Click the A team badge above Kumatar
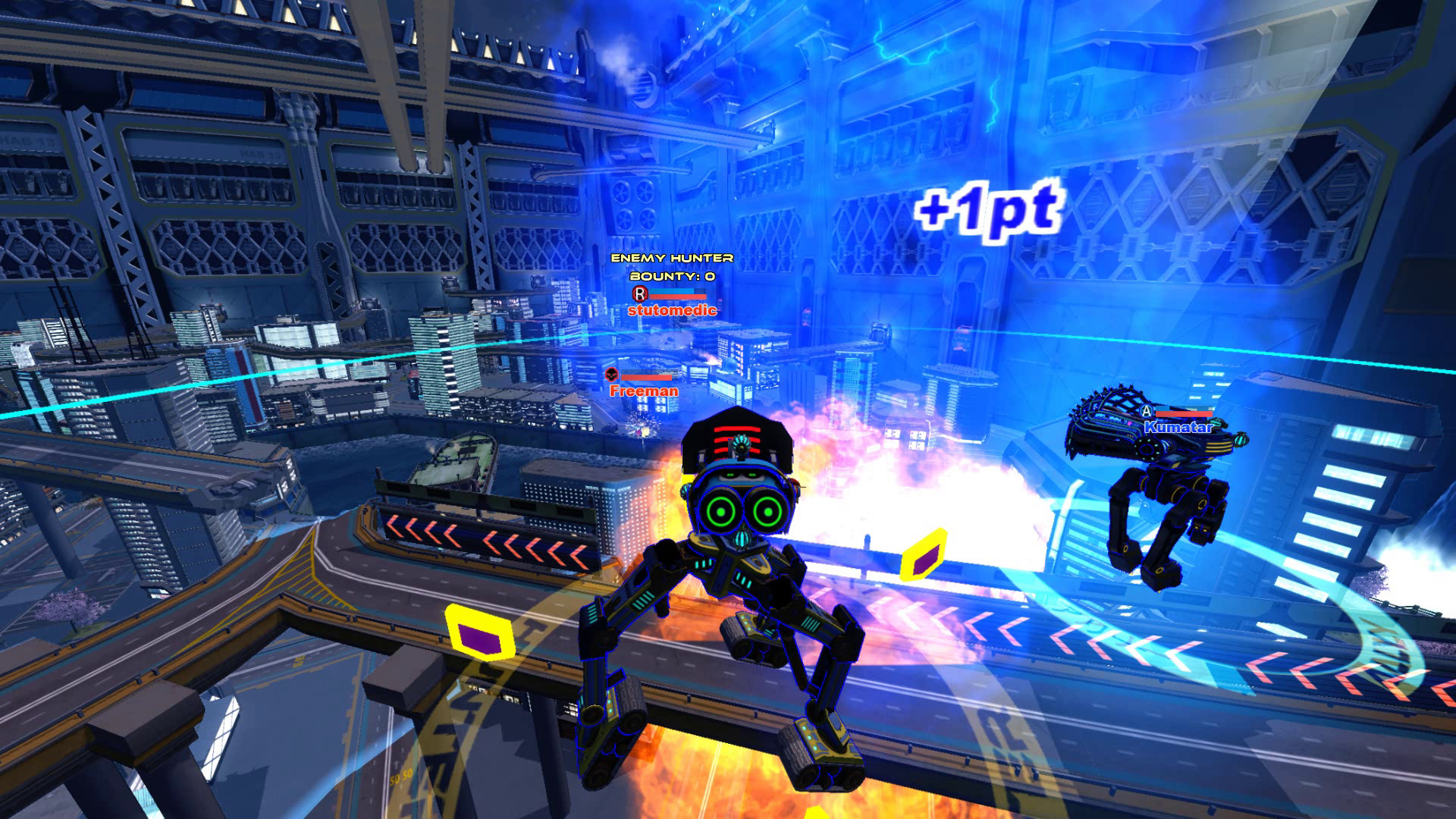This screenshot has height=819, width=1456. pos(1147,413)
